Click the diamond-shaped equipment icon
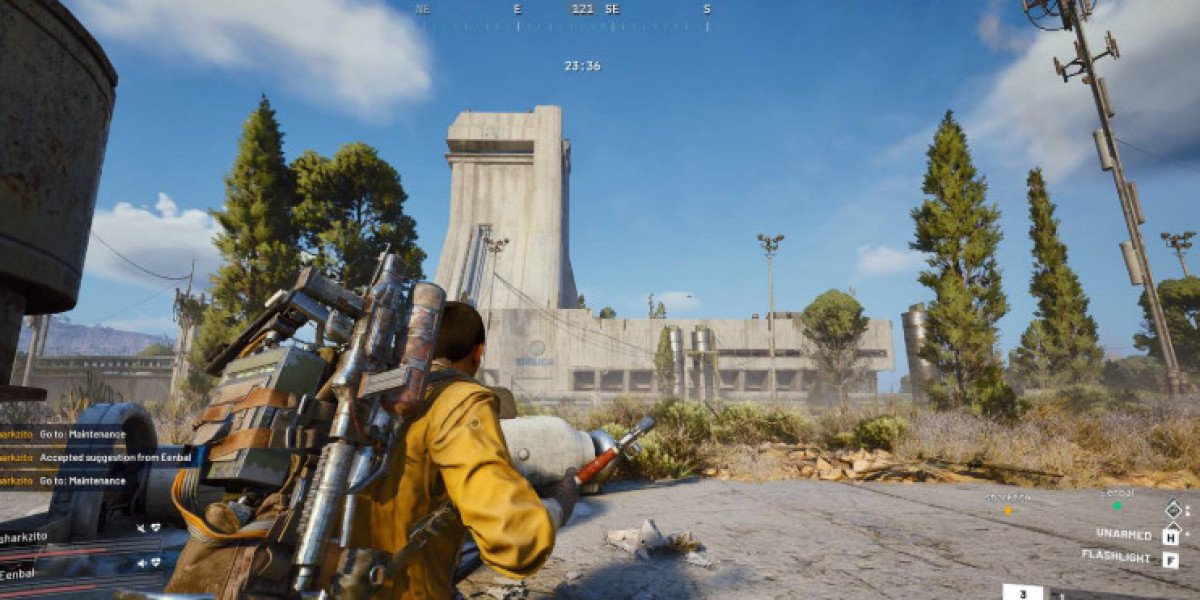 coord(1172,510)
